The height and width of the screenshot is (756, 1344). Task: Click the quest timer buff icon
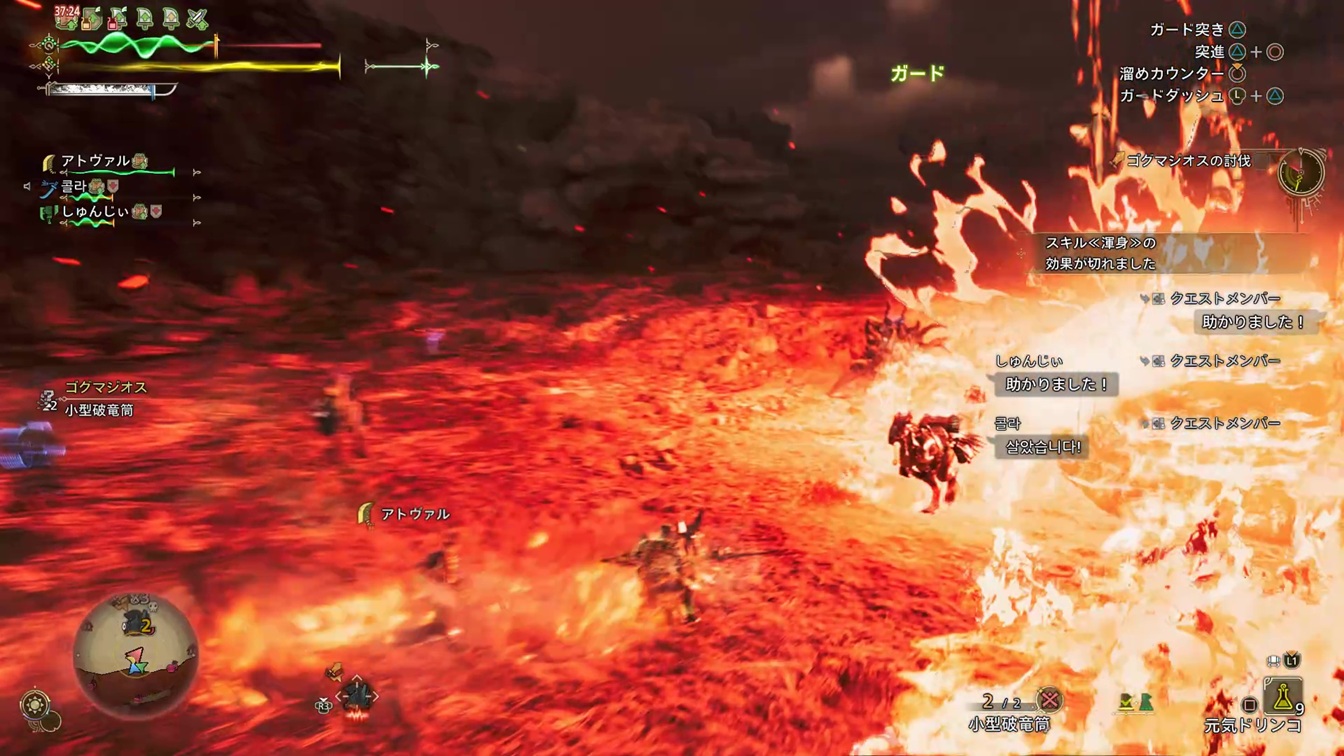point(67,17)
